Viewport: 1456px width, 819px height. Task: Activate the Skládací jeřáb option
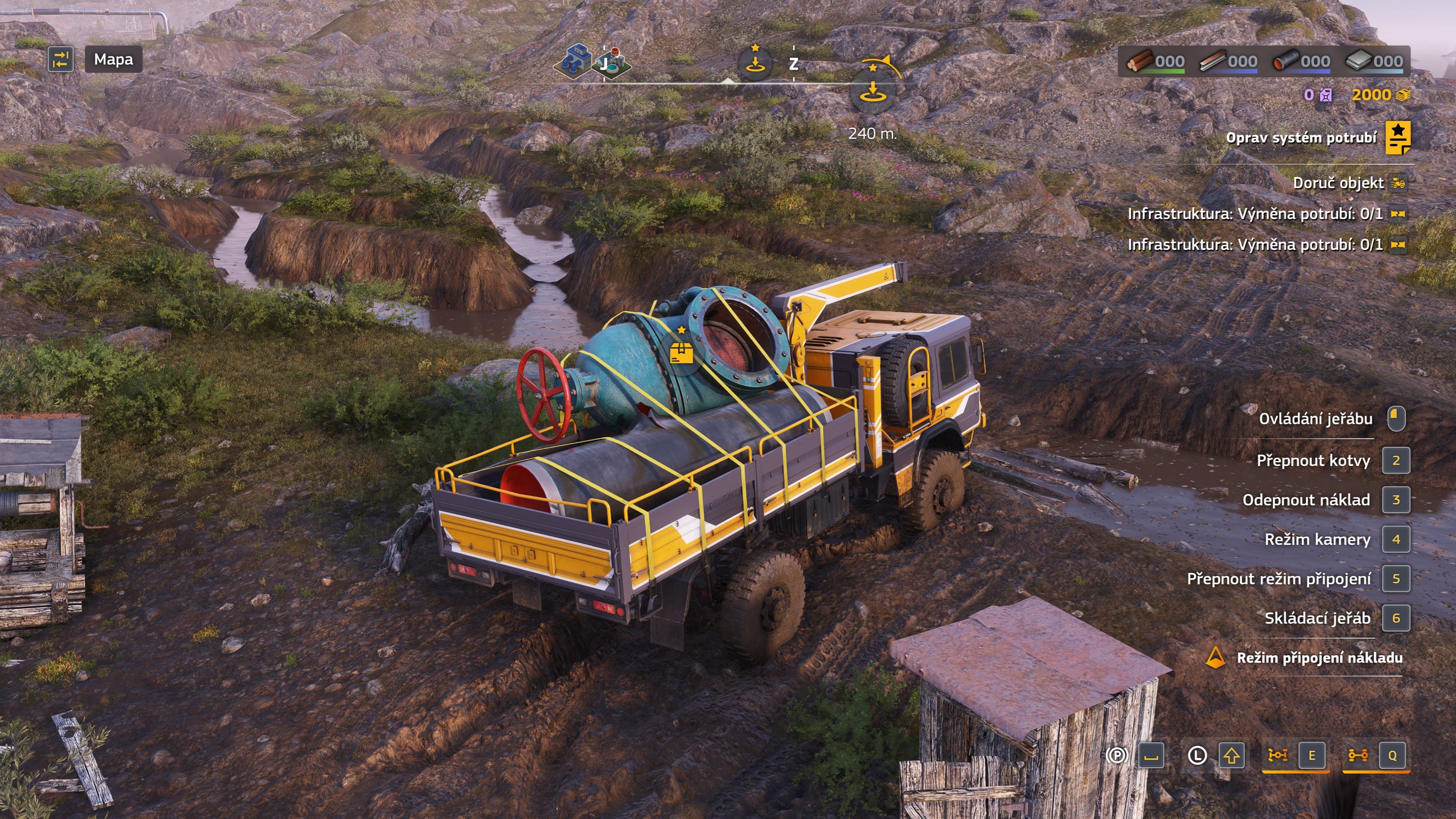tap(1317, 618)
